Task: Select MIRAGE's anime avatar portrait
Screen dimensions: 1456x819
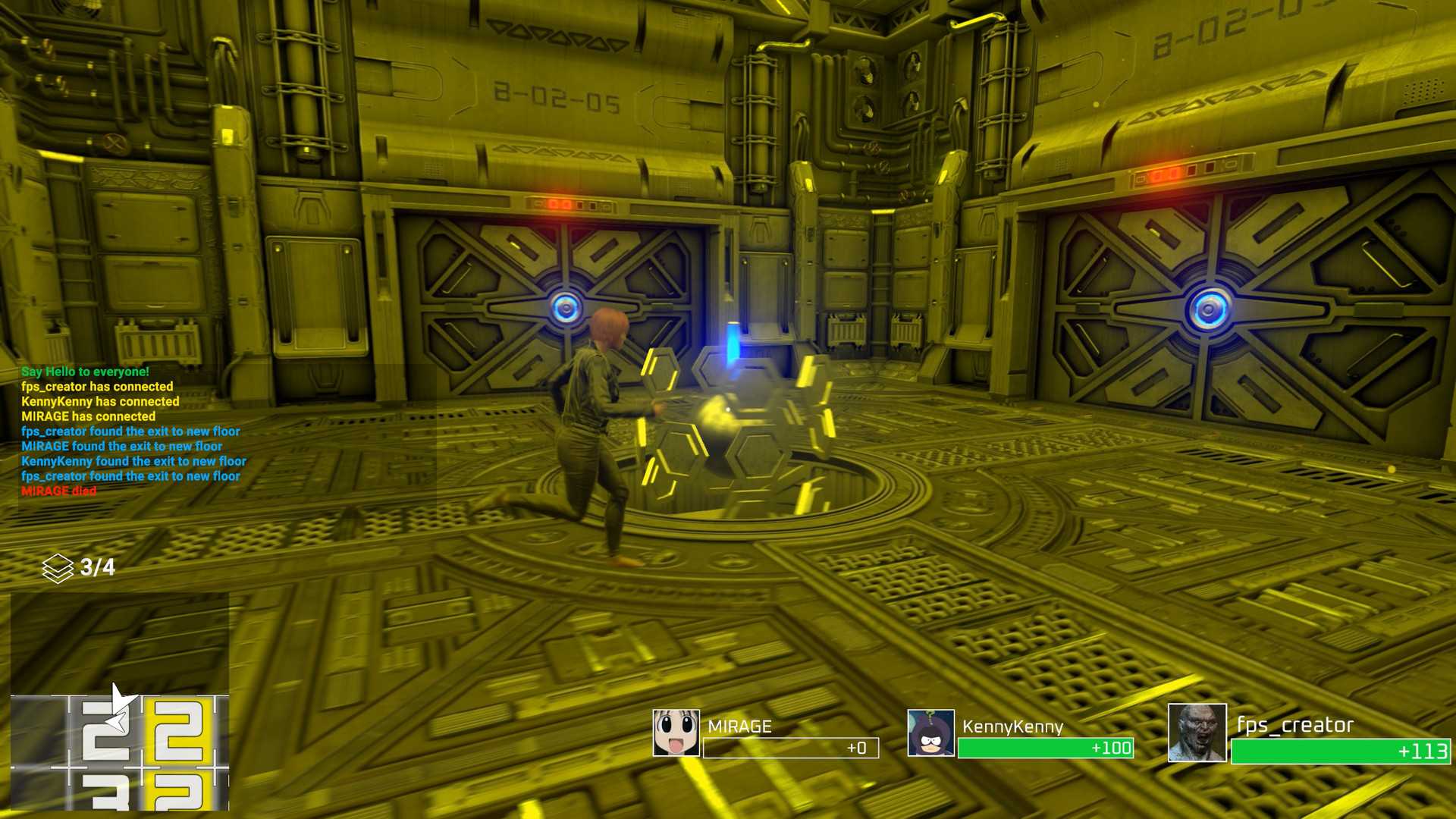Action: (x=676, y=733)
